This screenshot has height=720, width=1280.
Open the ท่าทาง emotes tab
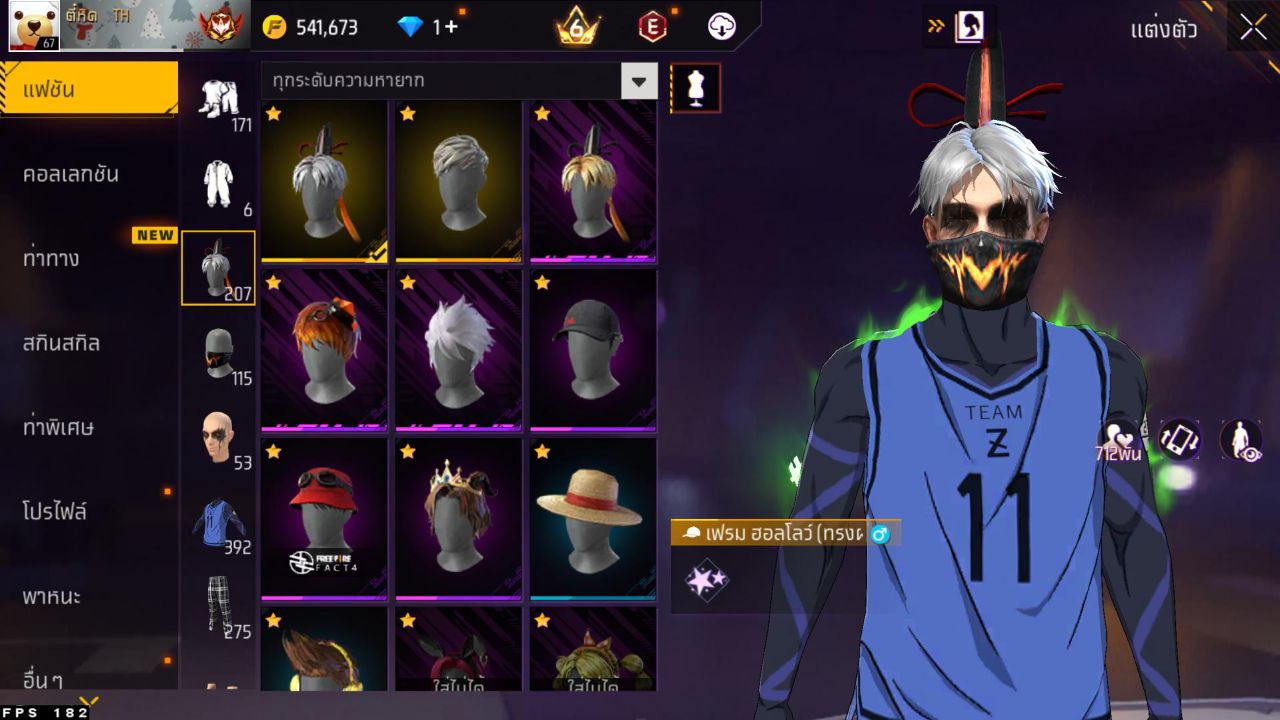[52, 259]
